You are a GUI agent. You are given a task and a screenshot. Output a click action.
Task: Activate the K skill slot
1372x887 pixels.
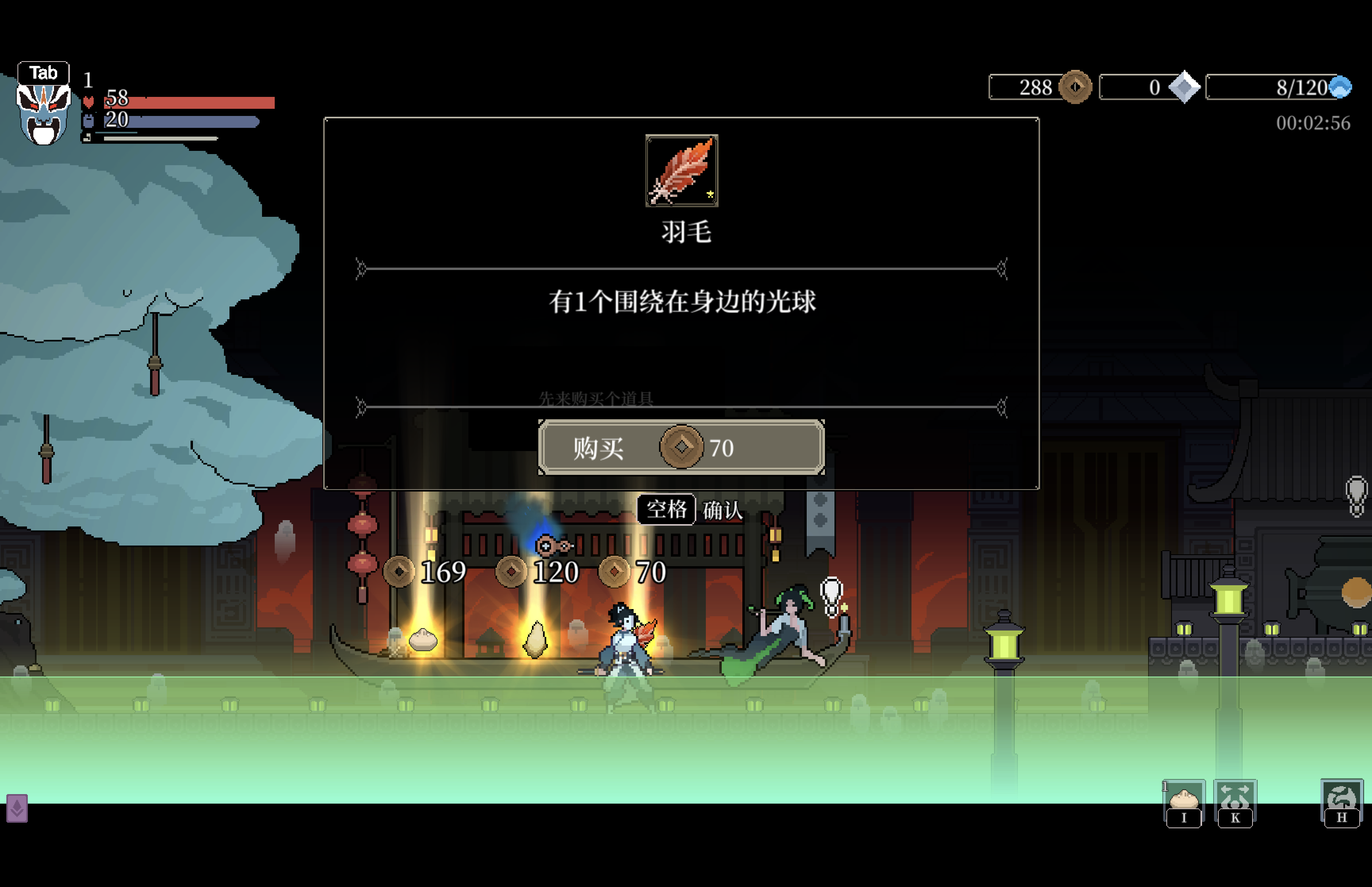pos(1235,802)
